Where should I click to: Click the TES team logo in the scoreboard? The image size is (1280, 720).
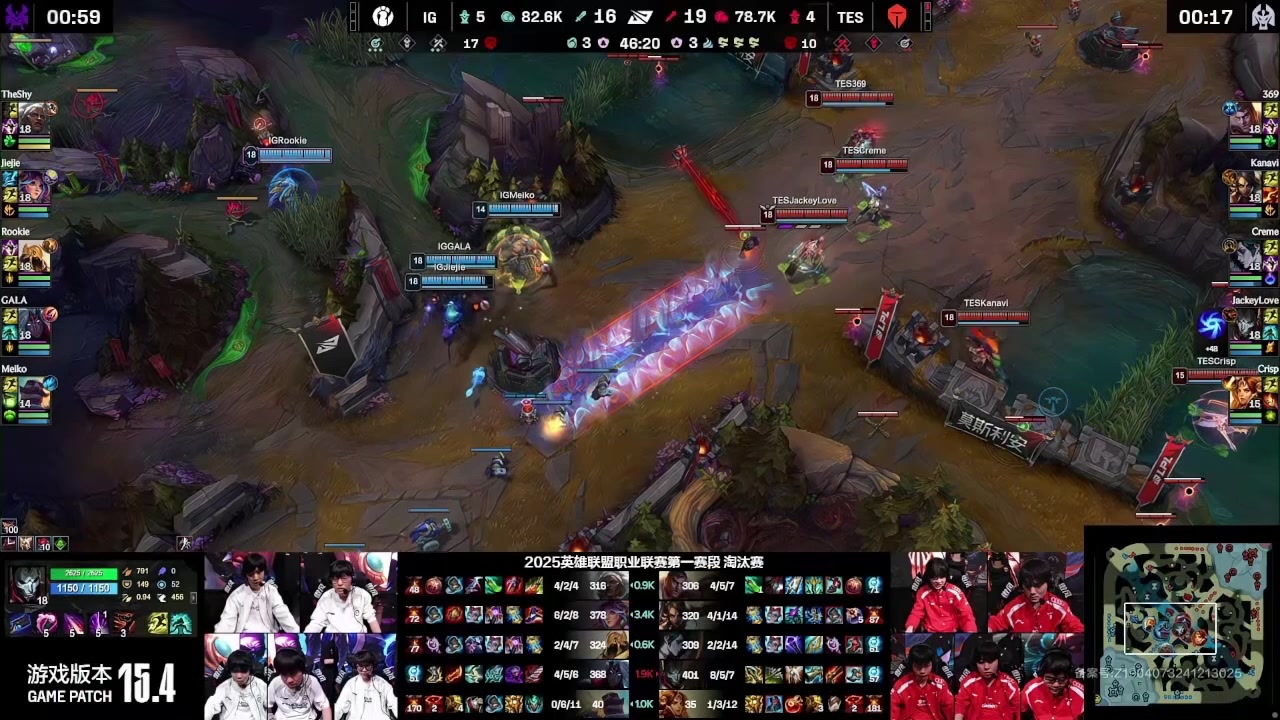tap(895, 17)
